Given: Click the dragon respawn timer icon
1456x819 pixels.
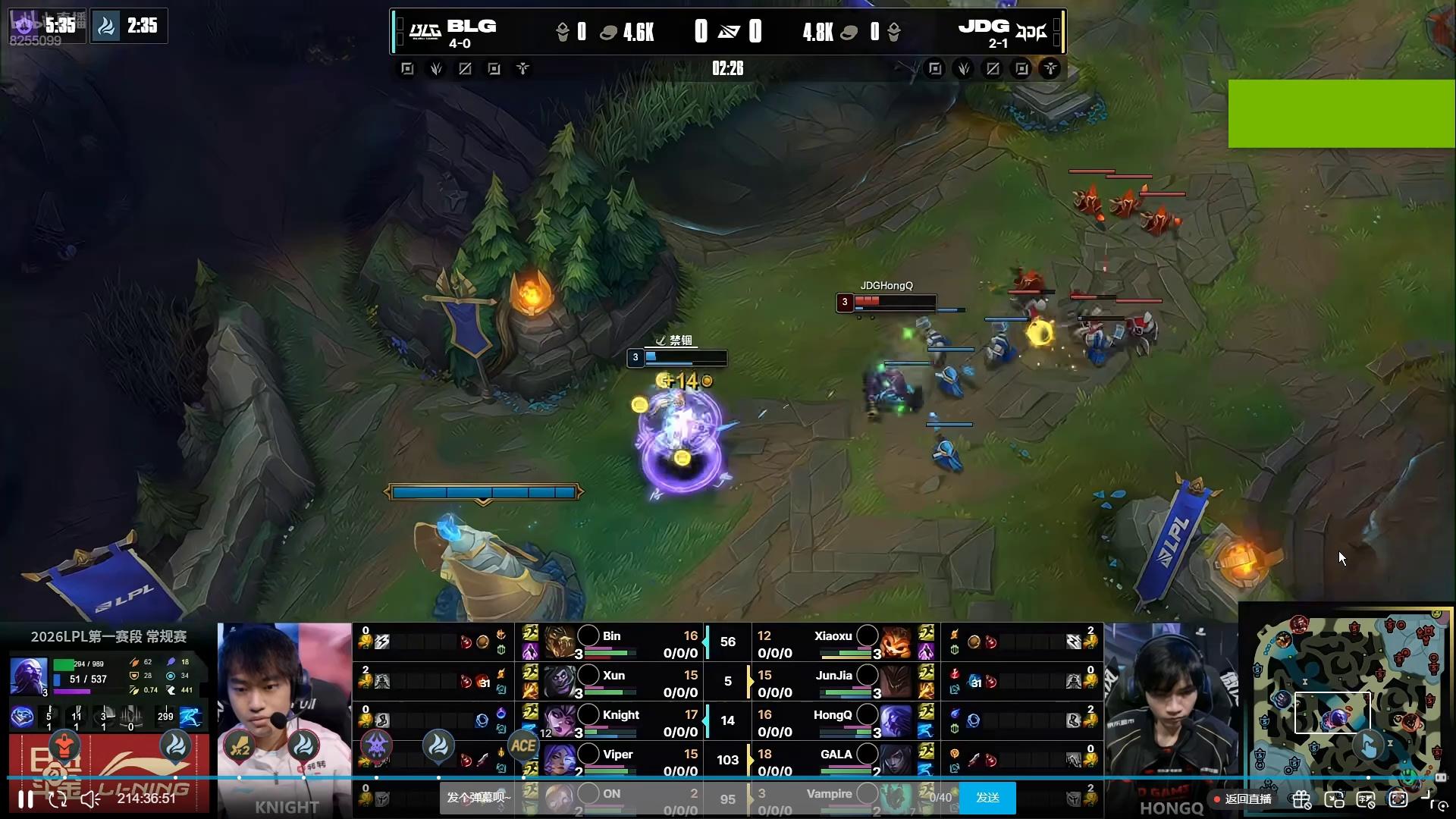Looking at the screenshot, I should click(x=106, y=27).
